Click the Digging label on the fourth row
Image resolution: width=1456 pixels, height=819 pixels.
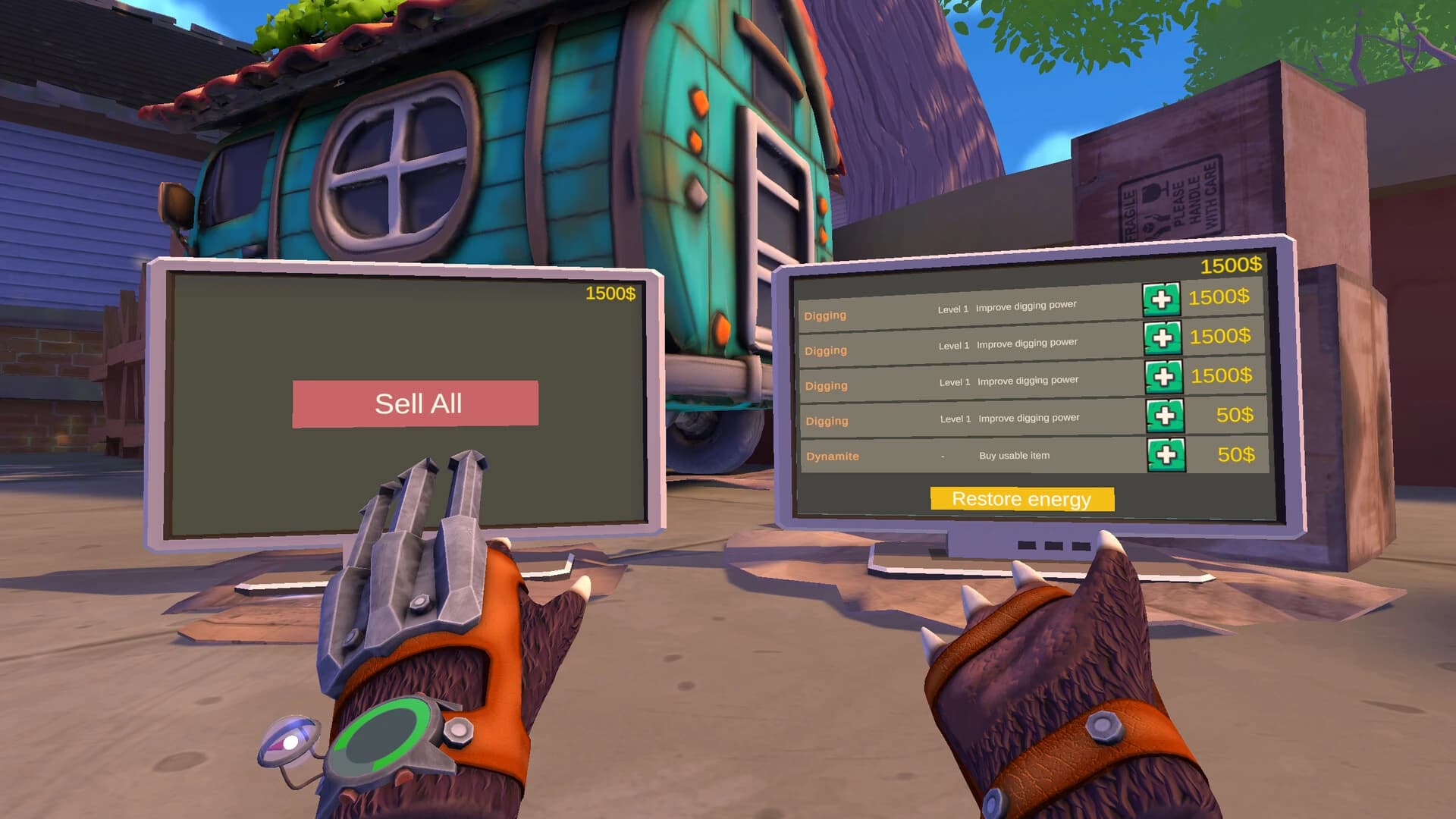click(x=827, y=421)
